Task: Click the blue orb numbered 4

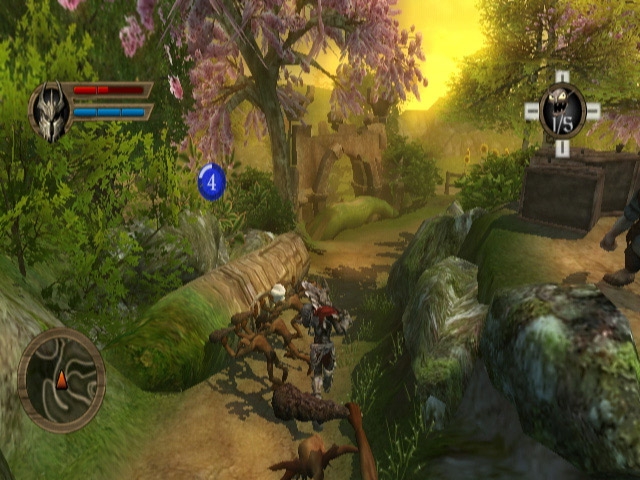Action: coord(211,181)
